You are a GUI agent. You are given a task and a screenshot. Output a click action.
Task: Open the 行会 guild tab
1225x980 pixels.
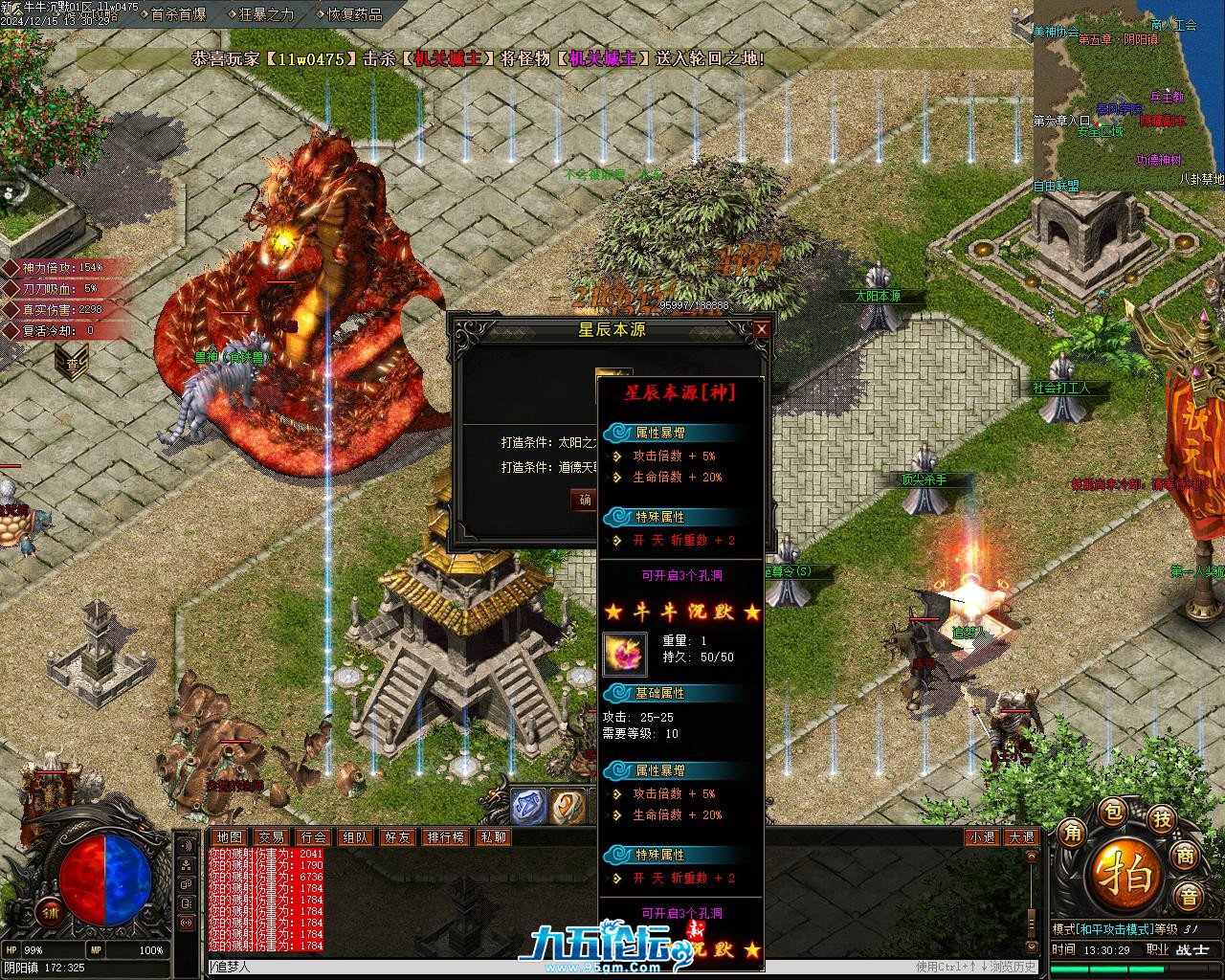(314, 837)
